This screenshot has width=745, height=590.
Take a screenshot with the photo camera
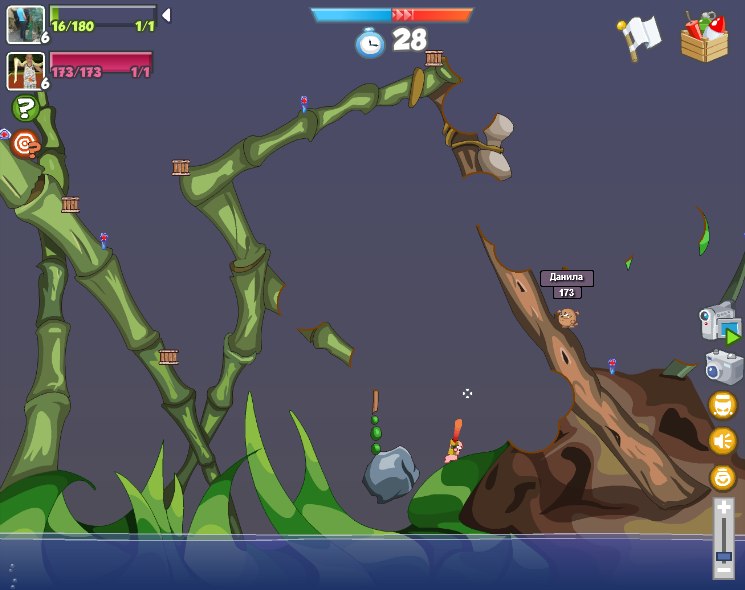click(723, 367)
